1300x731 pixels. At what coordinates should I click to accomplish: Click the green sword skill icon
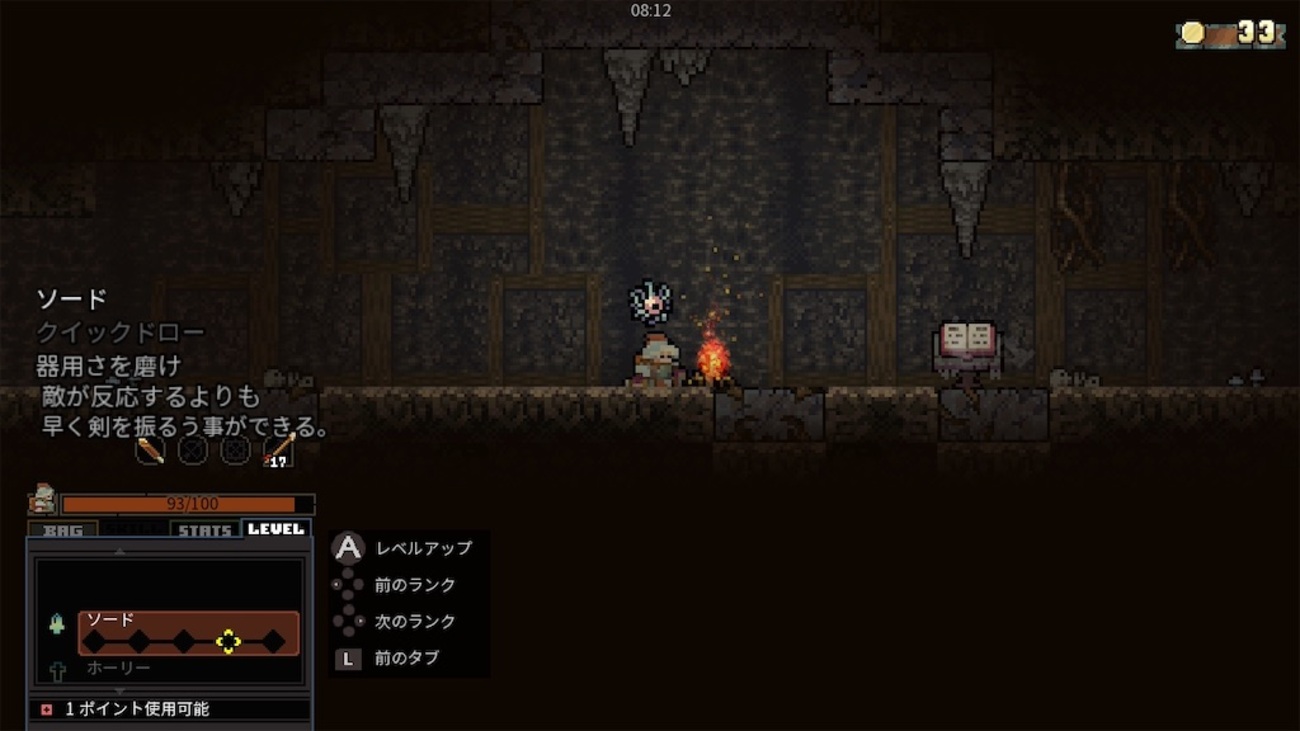tap(57, 624)
